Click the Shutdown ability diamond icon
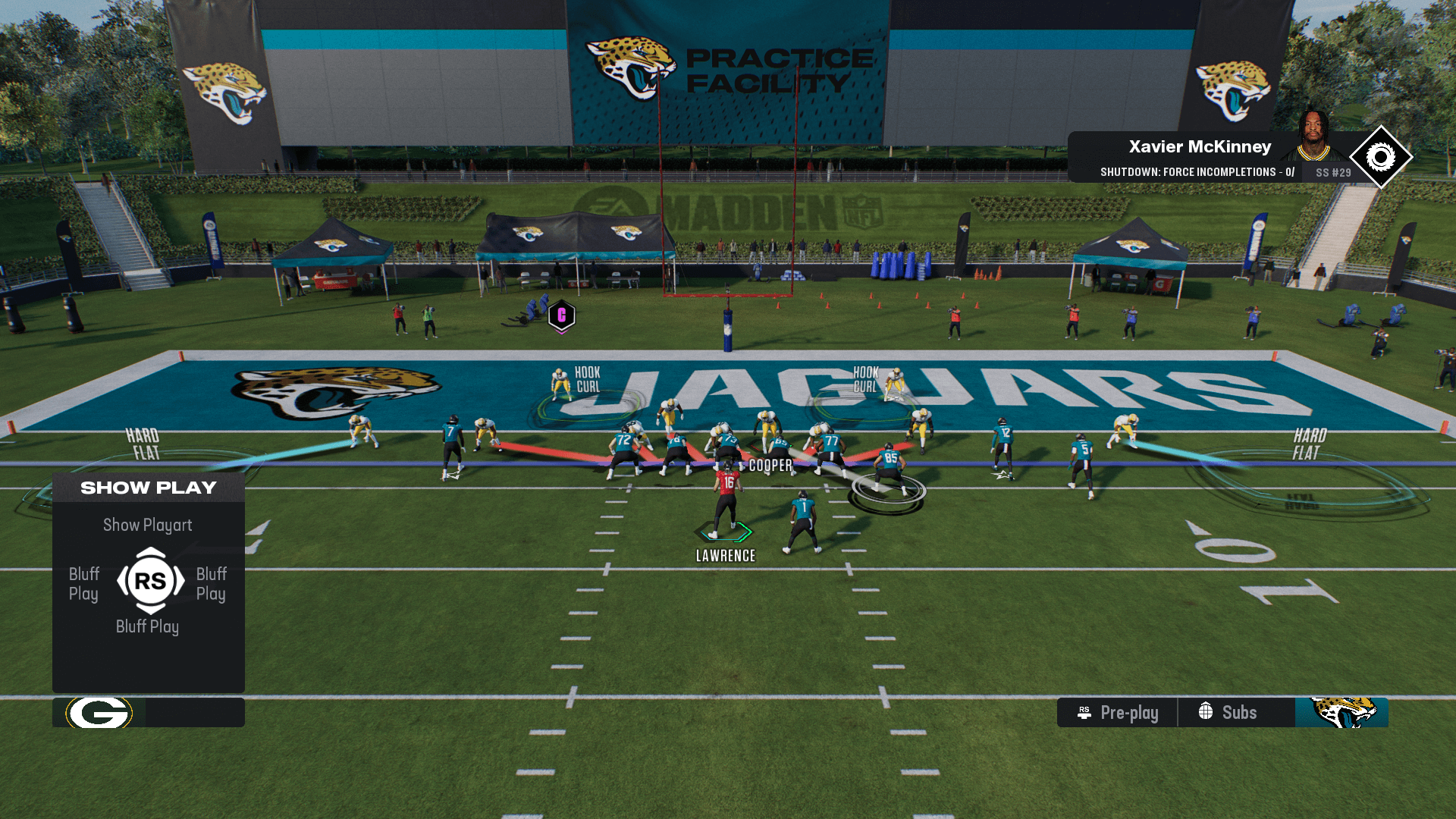This screenshot has width=1456, height=819. click(1380, 158)
